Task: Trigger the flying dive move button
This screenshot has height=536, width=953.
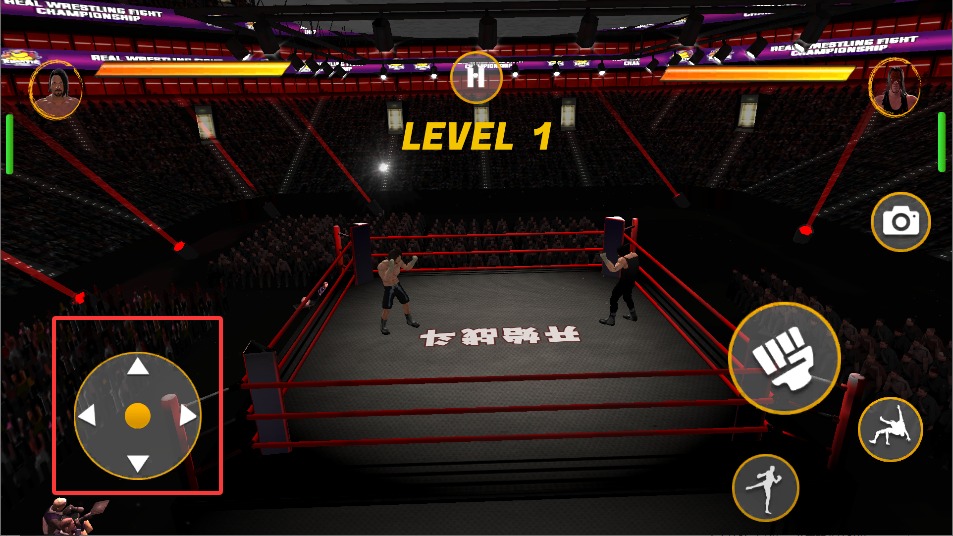Action: 889,429
